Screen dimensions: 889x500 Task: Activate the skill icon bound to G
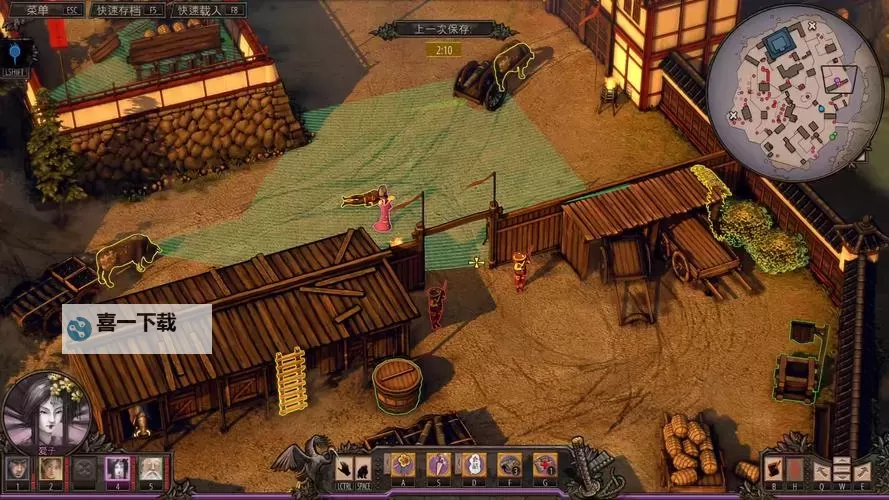click(x=544, y=464)
